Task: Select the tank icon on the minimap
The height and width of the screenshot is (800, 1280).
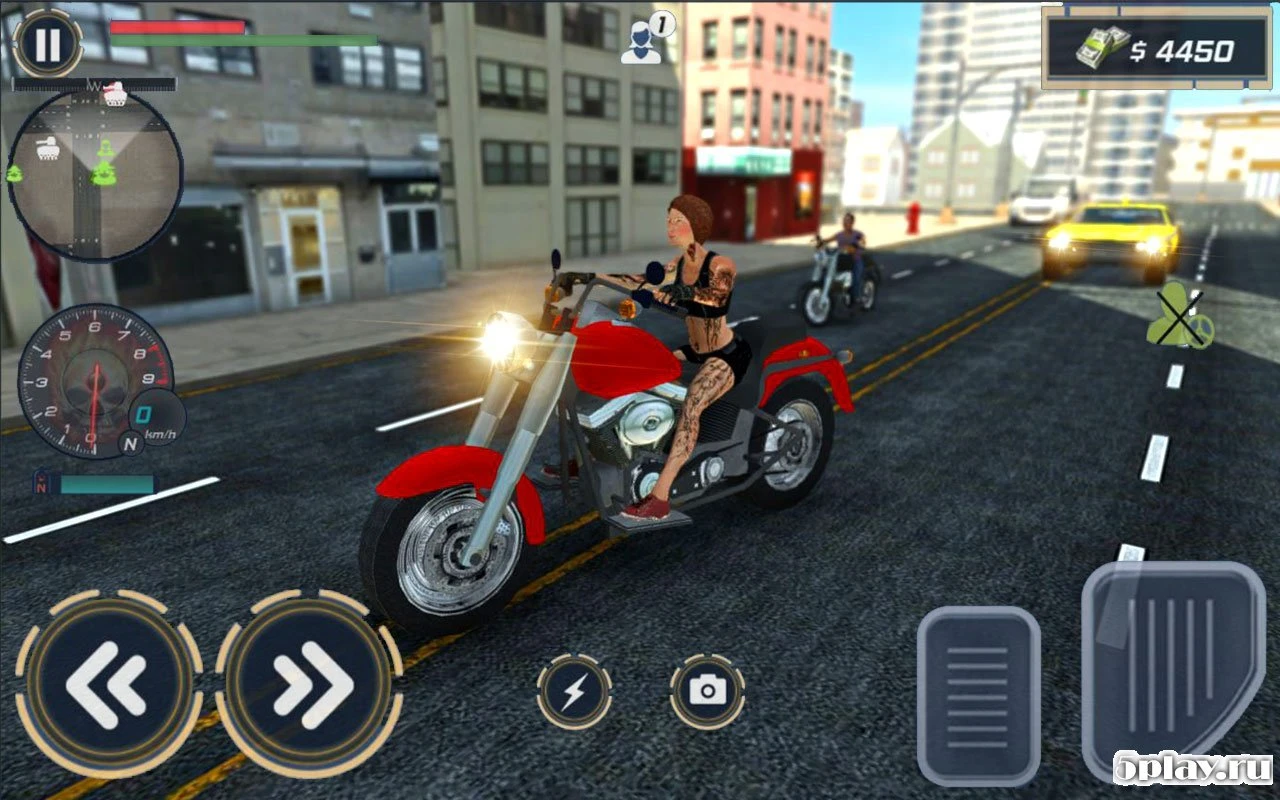Action: [x=47, y=149]
